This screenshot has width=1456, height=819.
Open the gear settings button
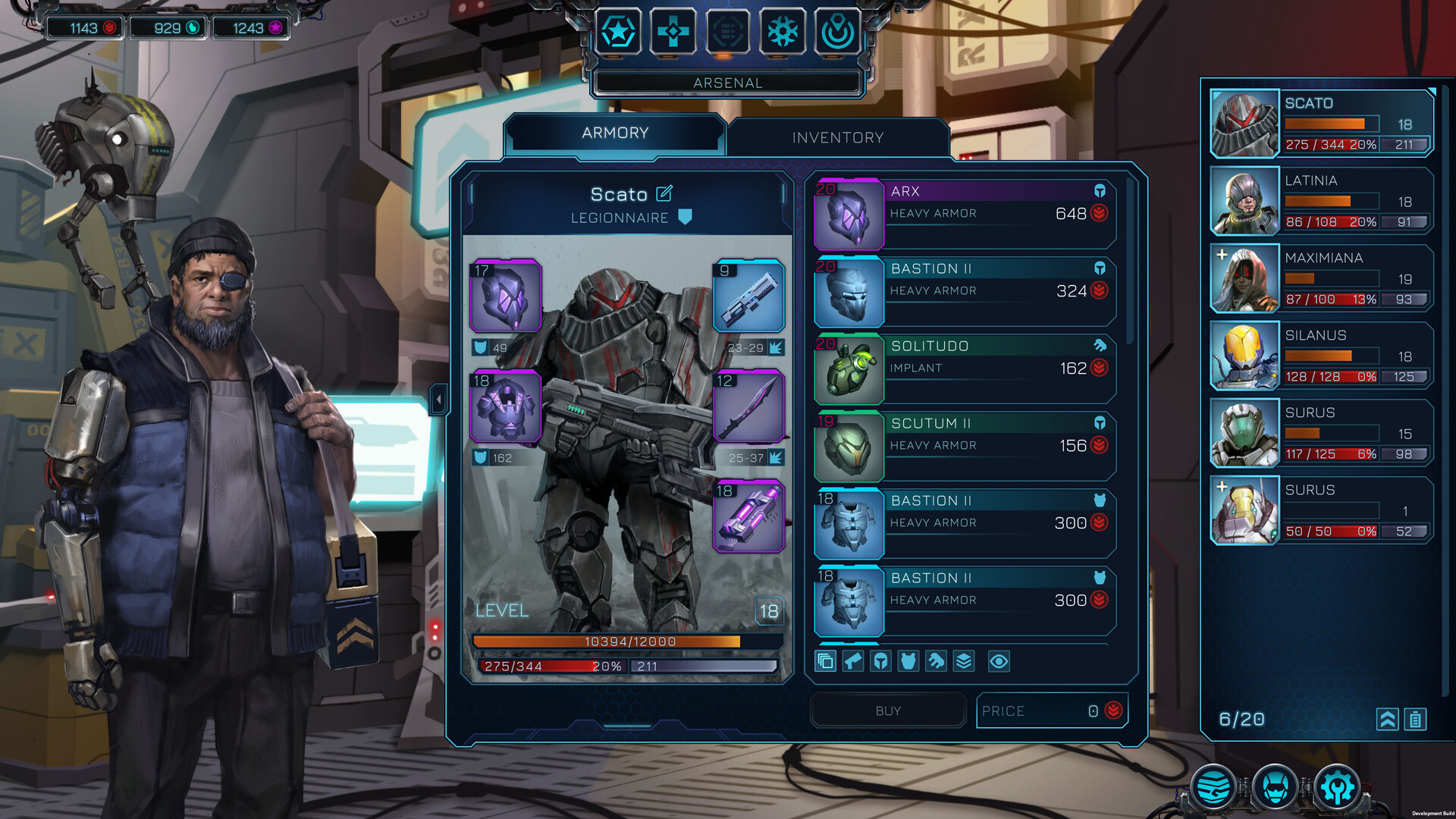click(x=1337, y=787)
